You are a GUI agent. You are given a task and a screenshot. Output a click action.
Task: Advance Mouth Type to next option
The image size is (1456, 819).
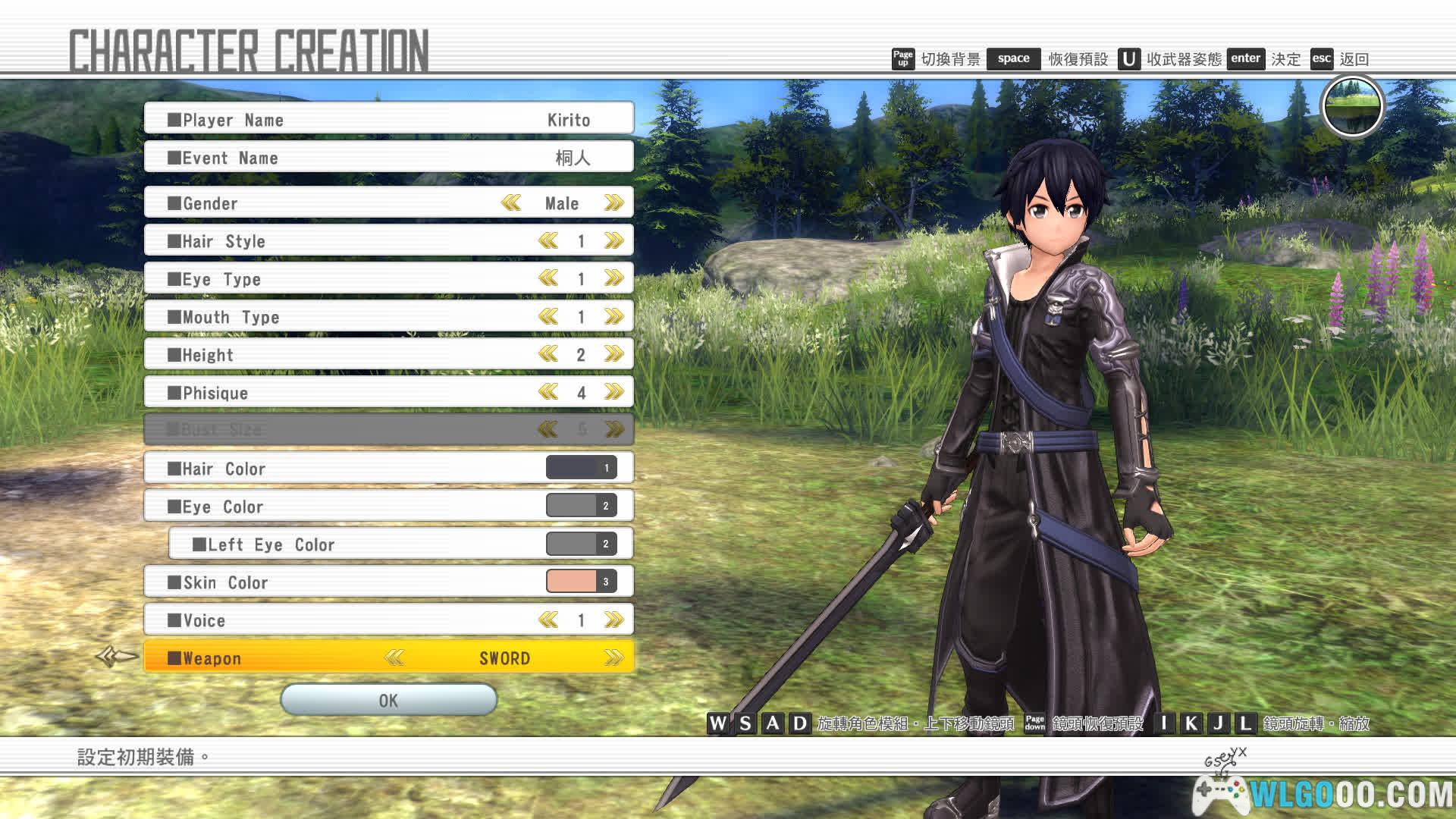click(613, 317)
